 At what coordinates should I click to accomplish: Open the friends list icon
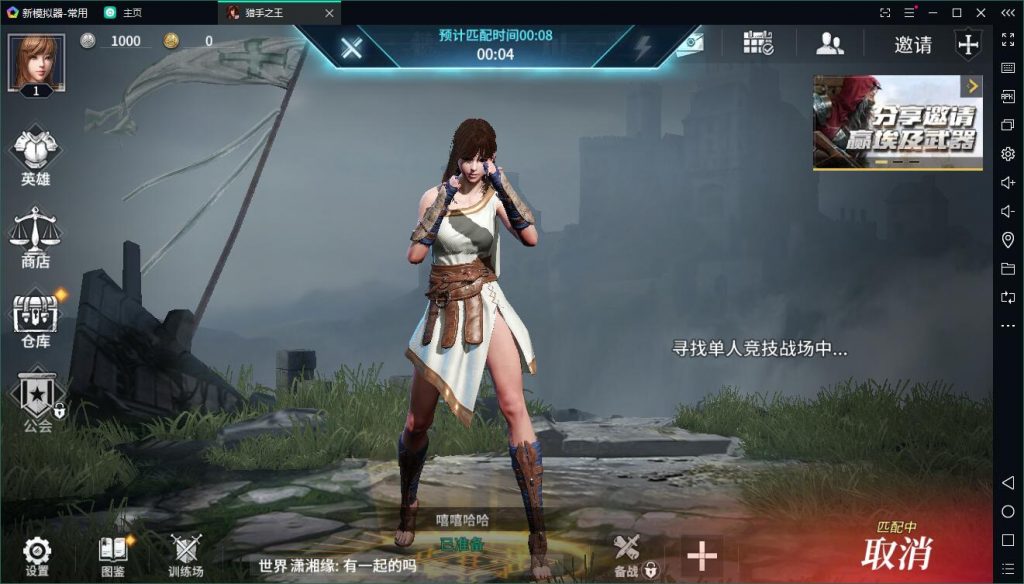click(x=830, y=44)
